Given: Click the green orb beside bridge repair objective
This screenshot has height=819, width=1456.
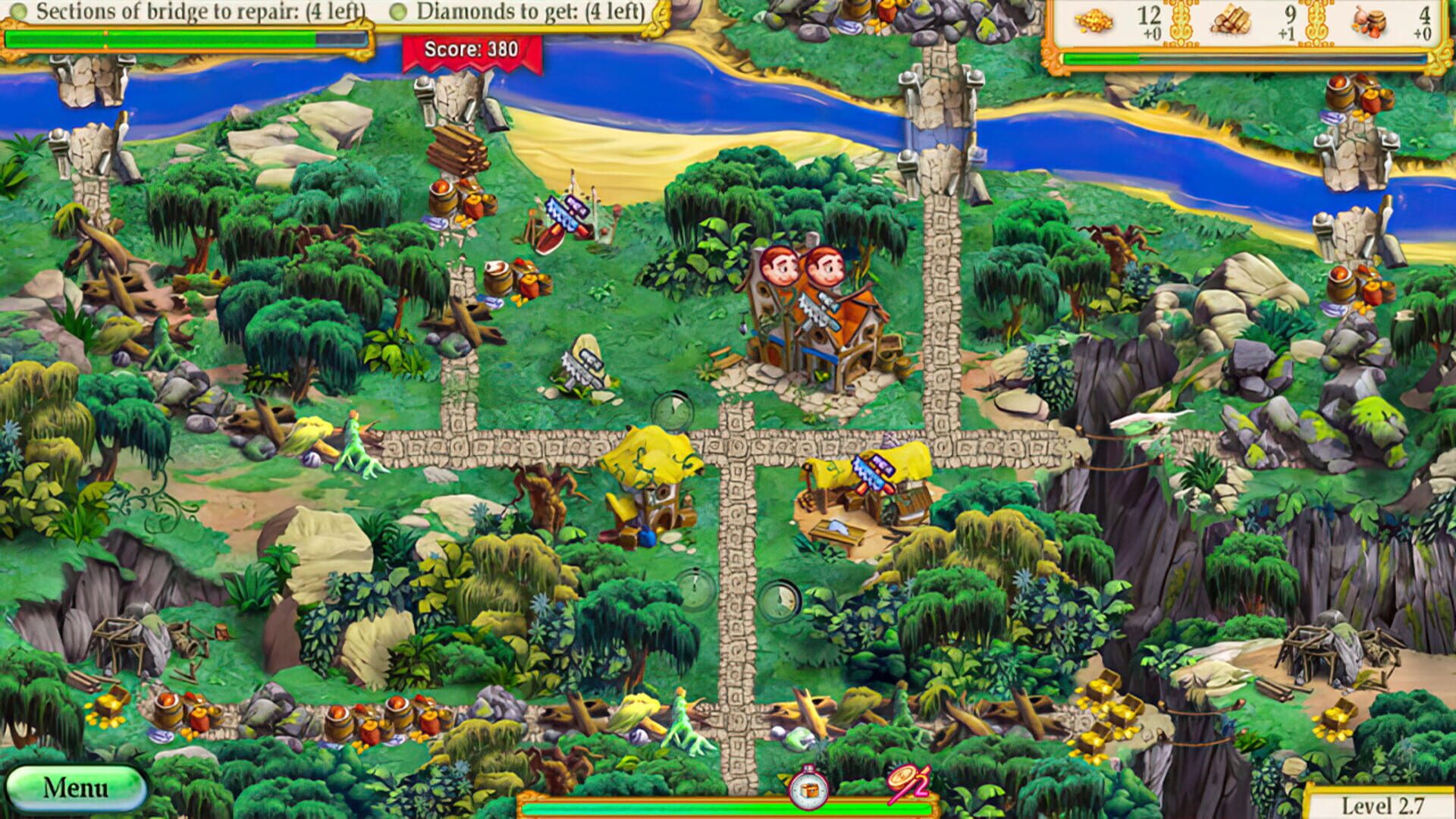Looking at the screenshot, I should (x=18, y=12).
